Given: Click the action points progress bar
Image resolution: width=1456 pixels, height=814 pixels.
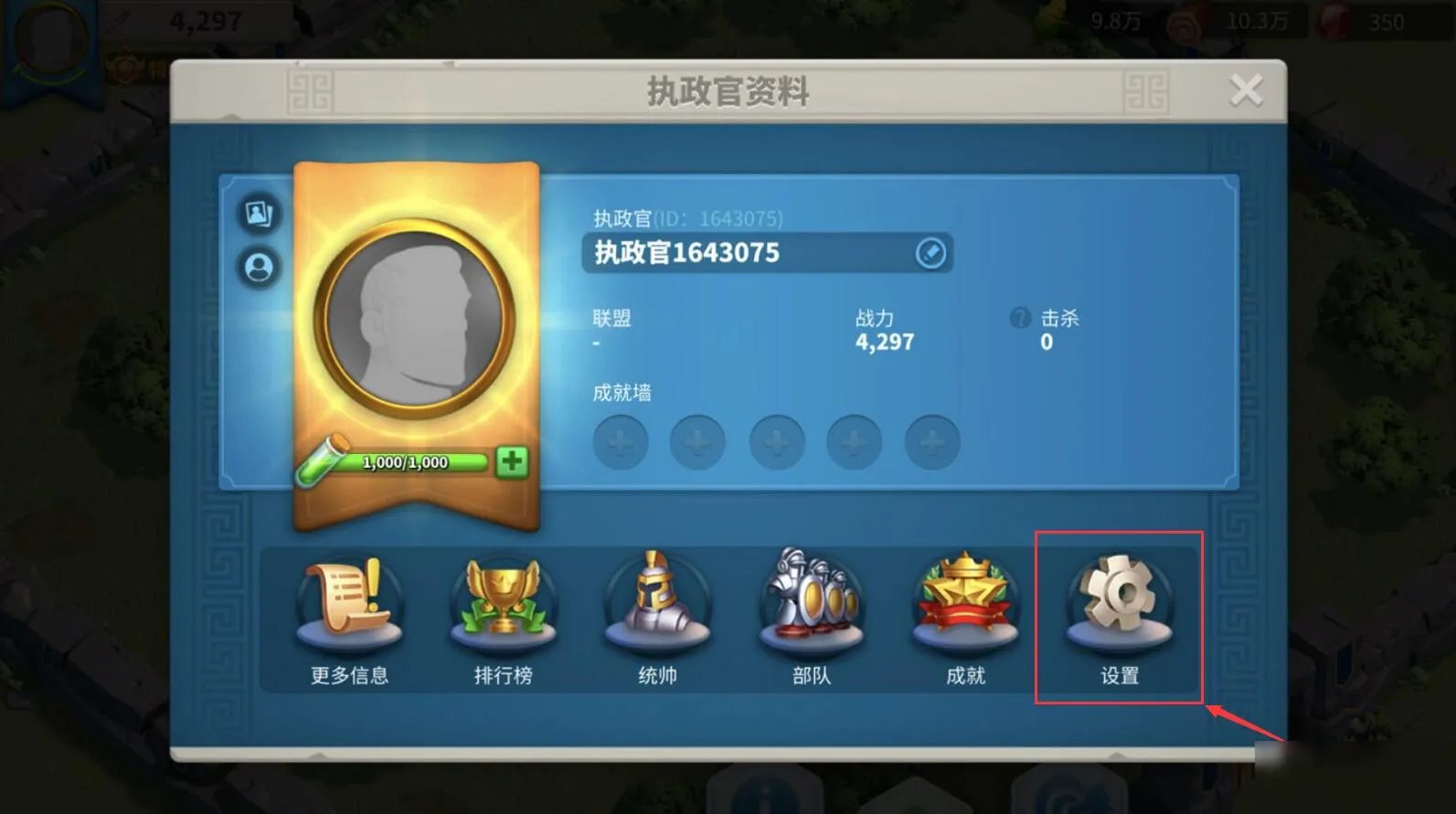Looking at the screenshot, I should point(405,461).
